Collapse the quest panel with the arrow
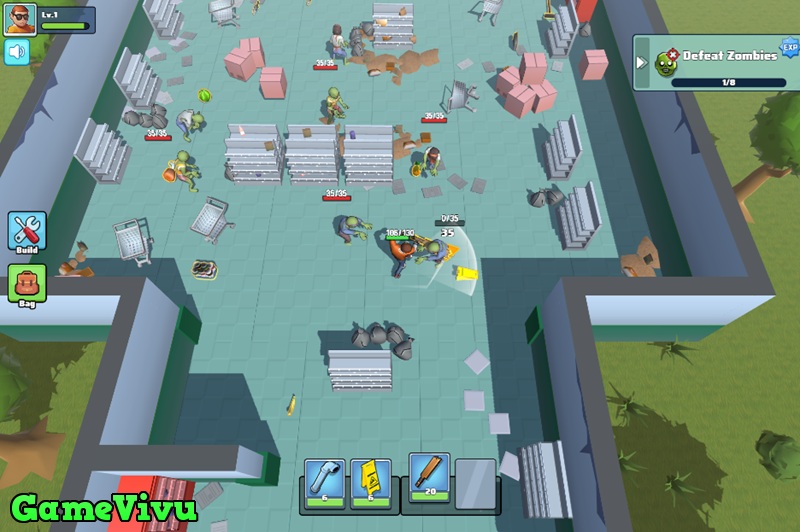 pos(642,62)
